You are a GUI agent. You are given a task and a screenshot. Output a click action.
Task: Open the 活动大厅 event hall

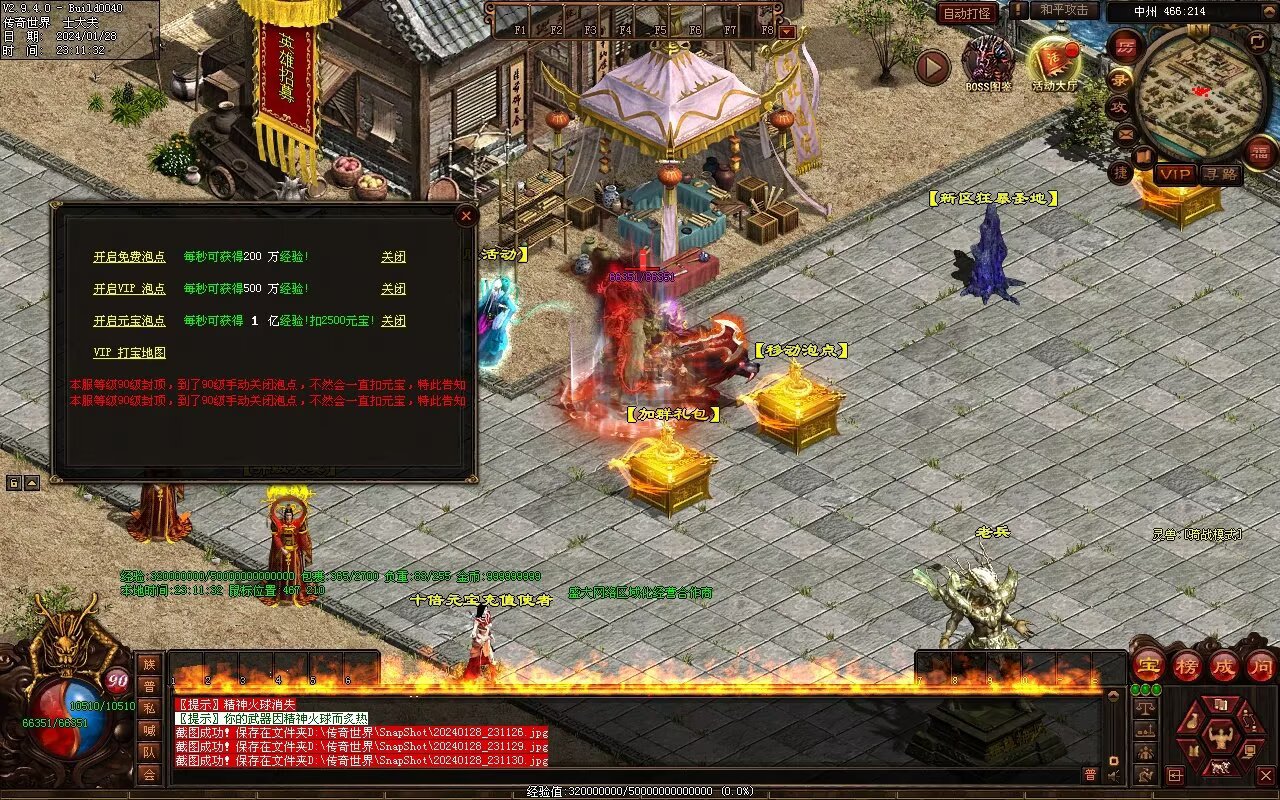(x=1055, y=61)
